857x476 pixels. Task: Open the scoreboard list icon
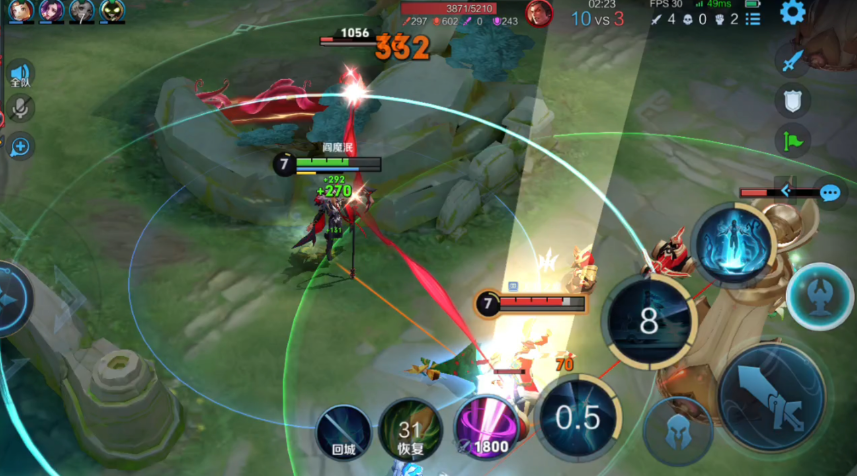coord(752,18)
